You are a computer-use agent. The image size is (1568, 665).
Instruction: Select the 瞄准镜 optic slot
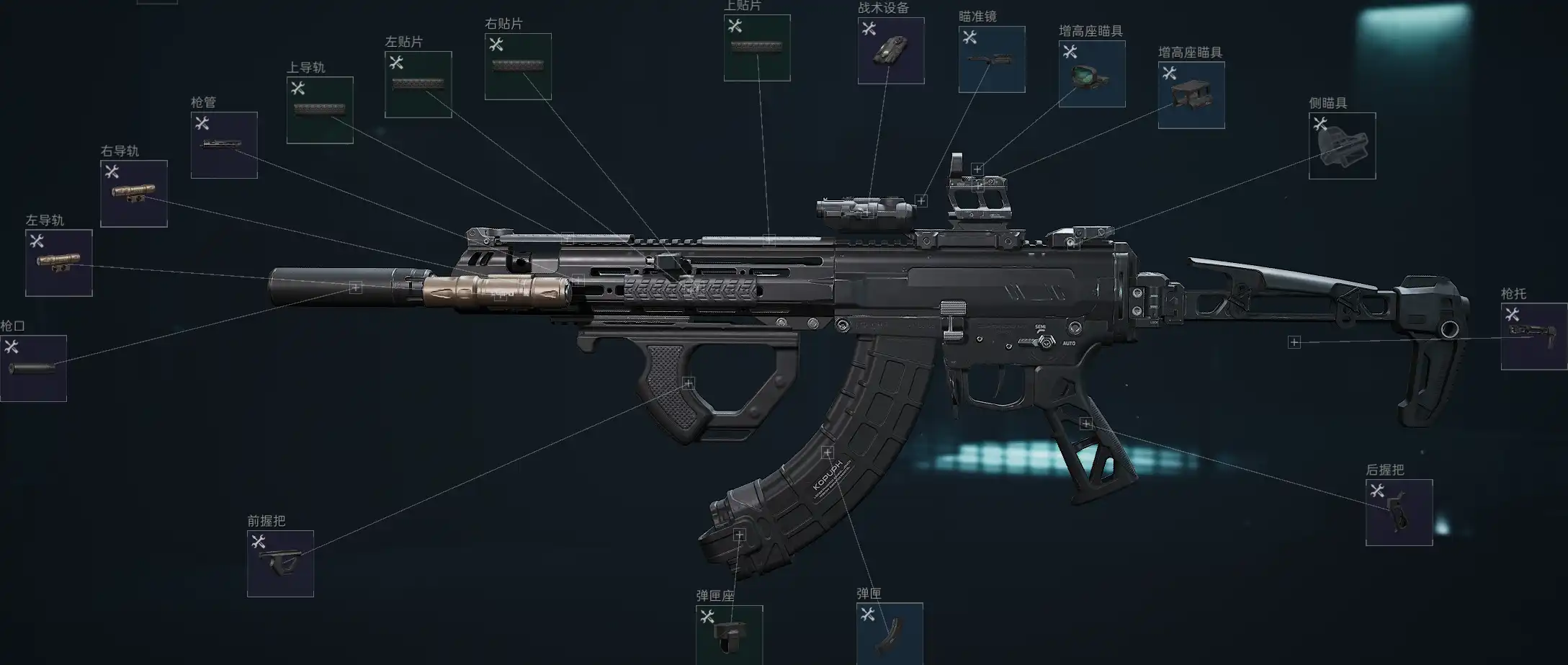coord(992,59)
